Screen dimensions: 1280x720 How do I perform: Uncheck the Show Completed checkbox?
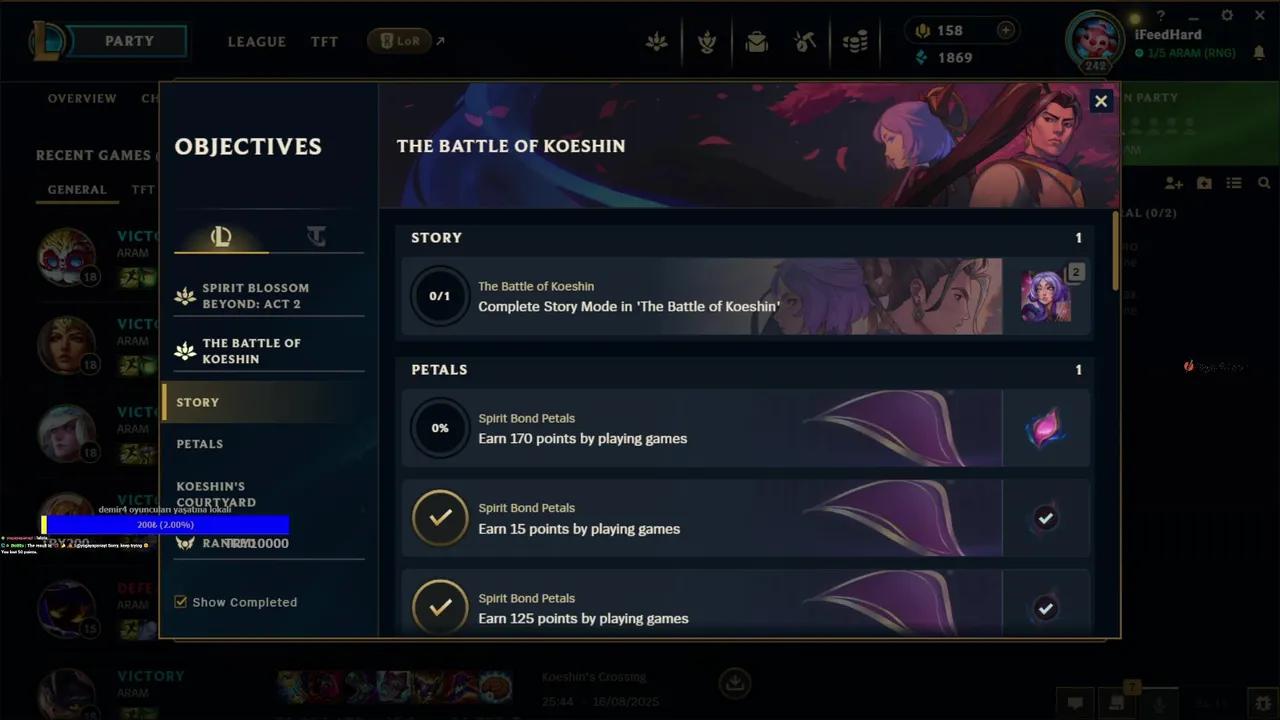click(181, 602)
